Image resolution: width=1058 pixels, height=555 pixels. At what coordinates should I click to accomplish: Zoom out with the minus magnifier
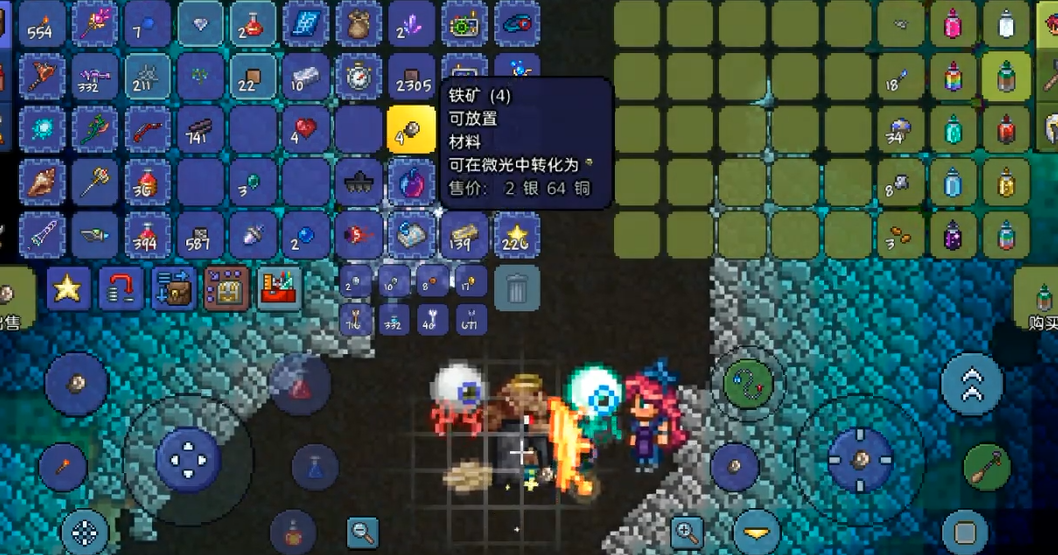[x=362, y=532]
